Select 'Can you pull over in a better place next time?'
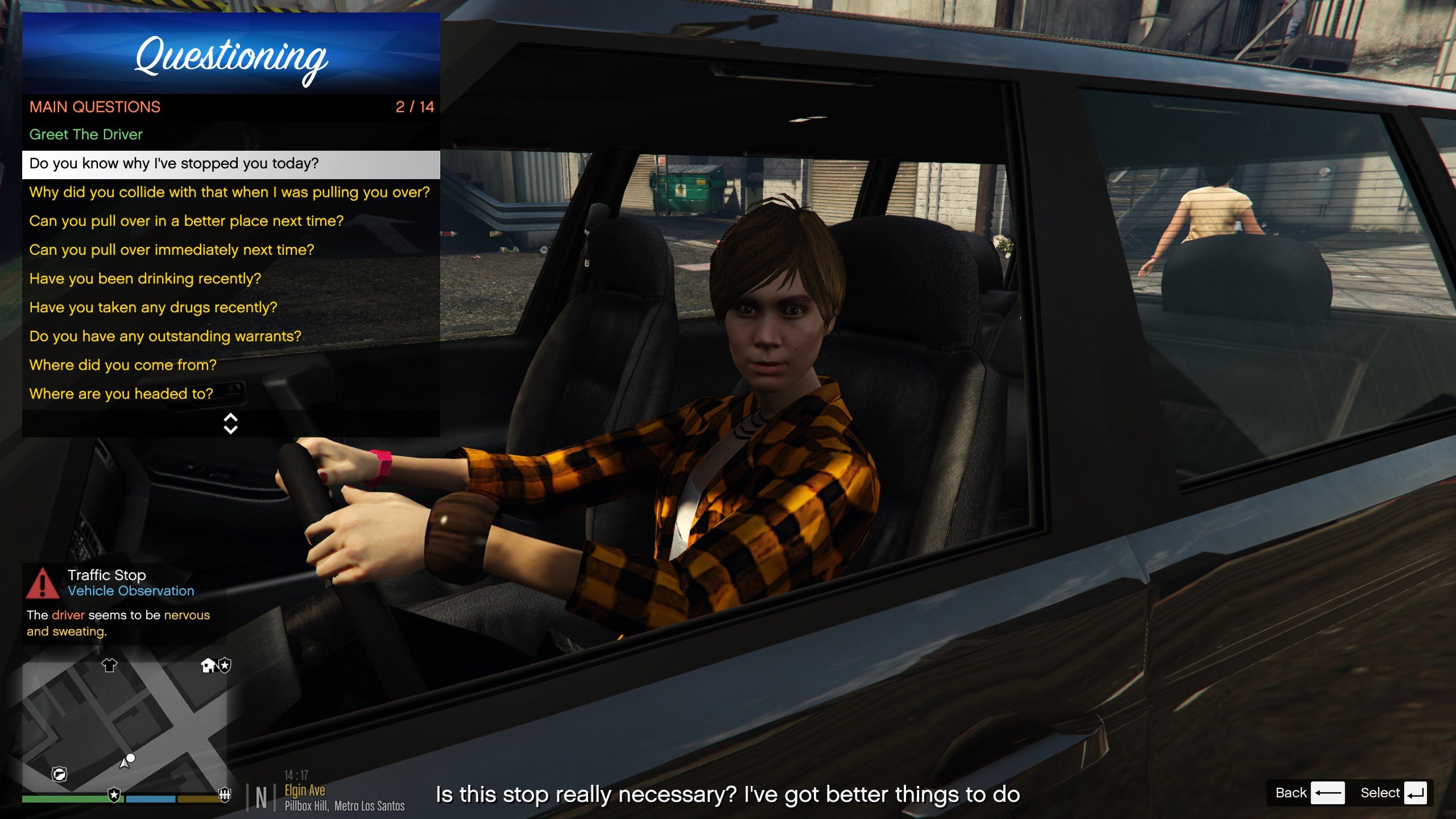 click(187, 221)
